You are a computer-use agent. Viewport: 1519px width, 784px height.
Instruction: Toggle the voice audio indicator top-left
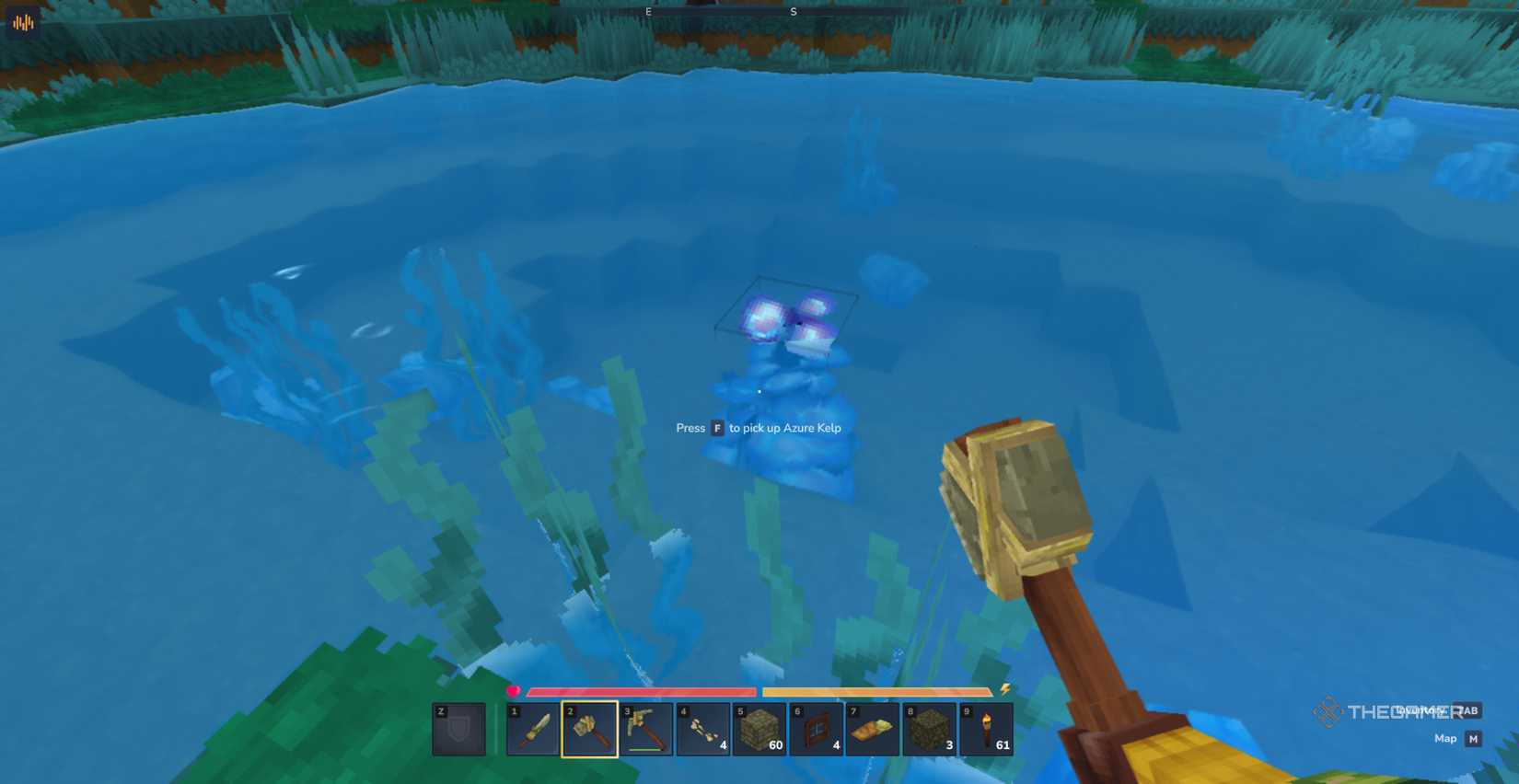pyautogui.click(x=20, y=21)
